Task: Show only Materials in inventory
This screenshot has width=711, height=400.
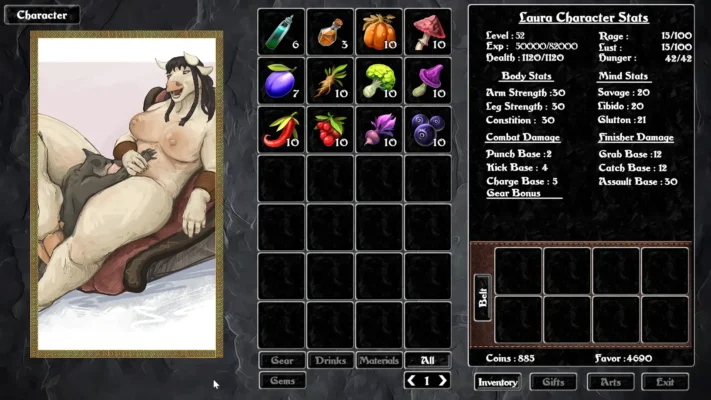Action: coord(379,360)
